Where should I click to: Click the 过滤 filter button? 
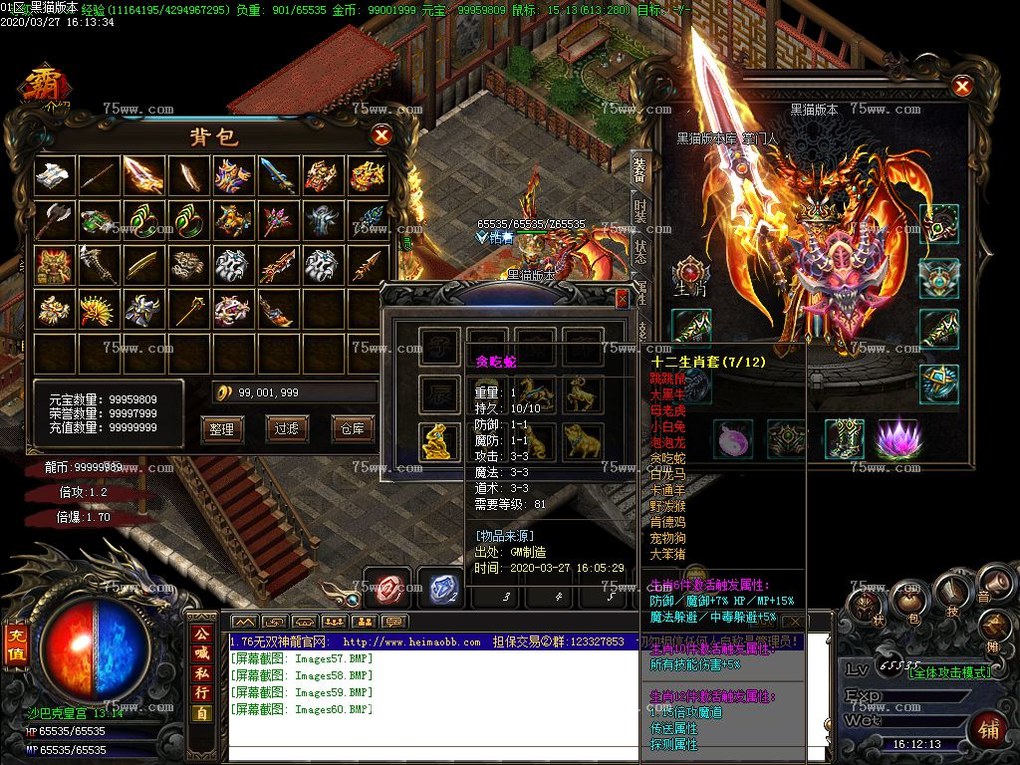[284, 429]
